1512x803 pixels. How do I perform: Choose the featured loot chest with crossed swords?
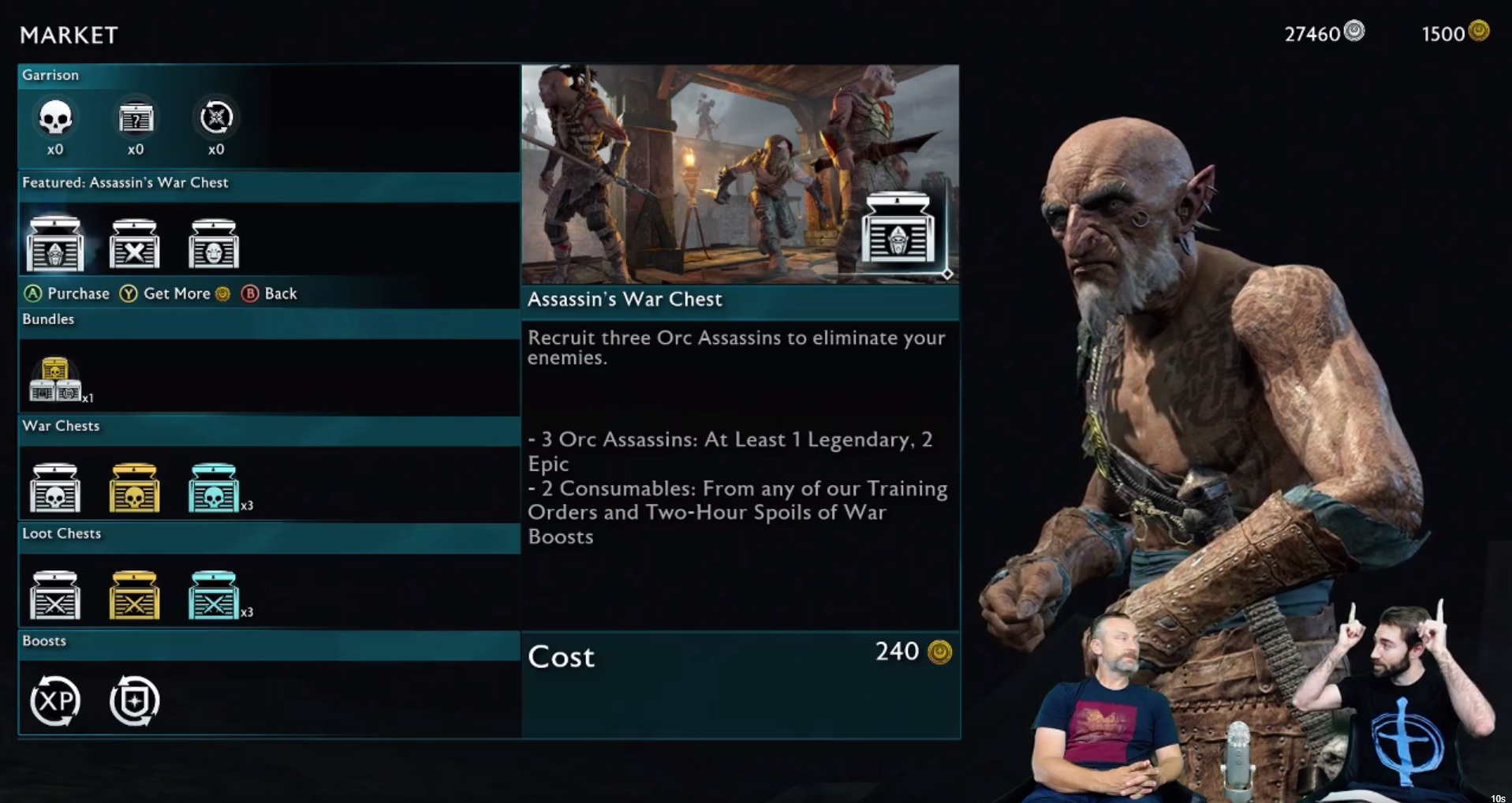tap(134, 245)
